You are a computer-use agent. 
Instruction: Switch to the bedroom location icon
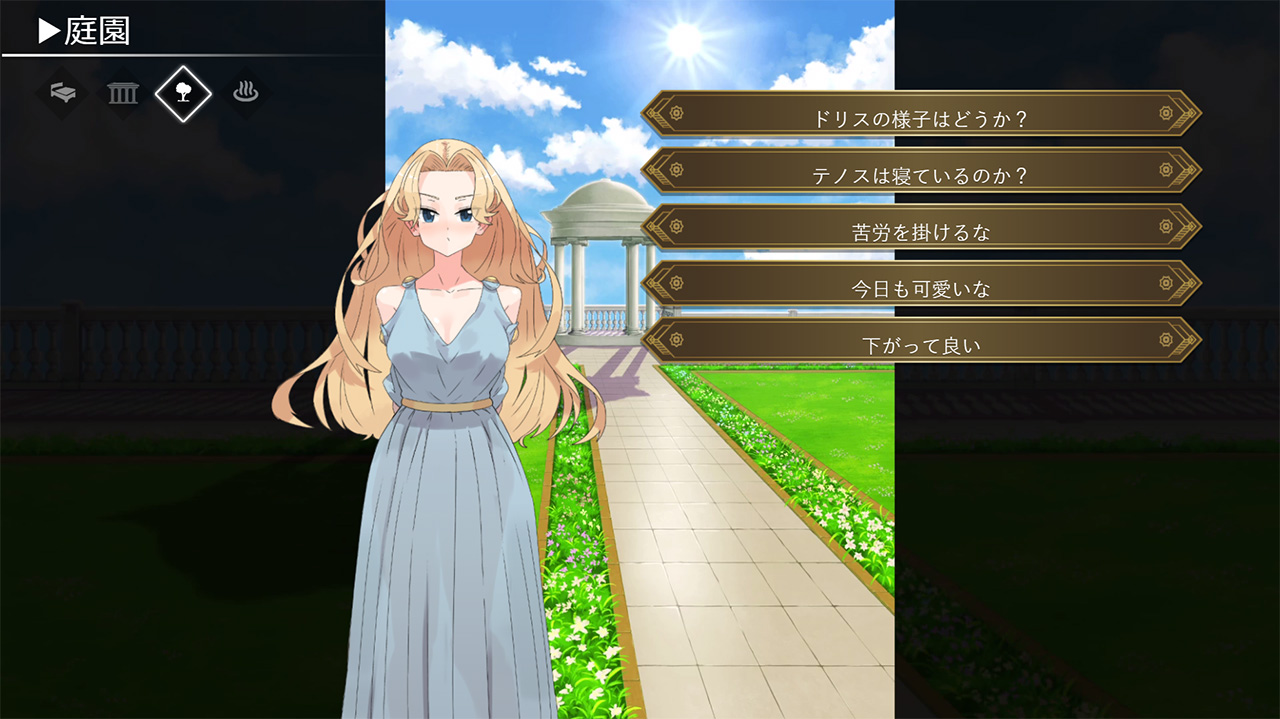[x=63, y=93]
